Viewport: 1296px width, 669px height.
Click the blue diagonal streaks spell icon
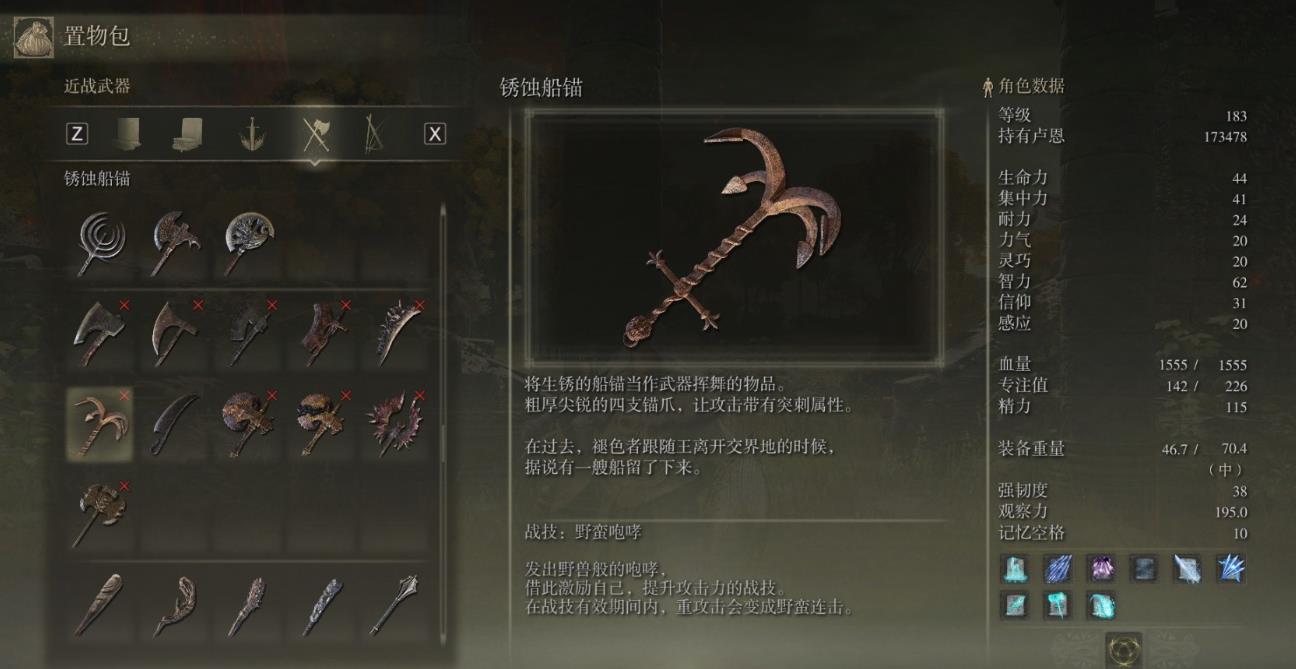click(x=1058, y=569)
